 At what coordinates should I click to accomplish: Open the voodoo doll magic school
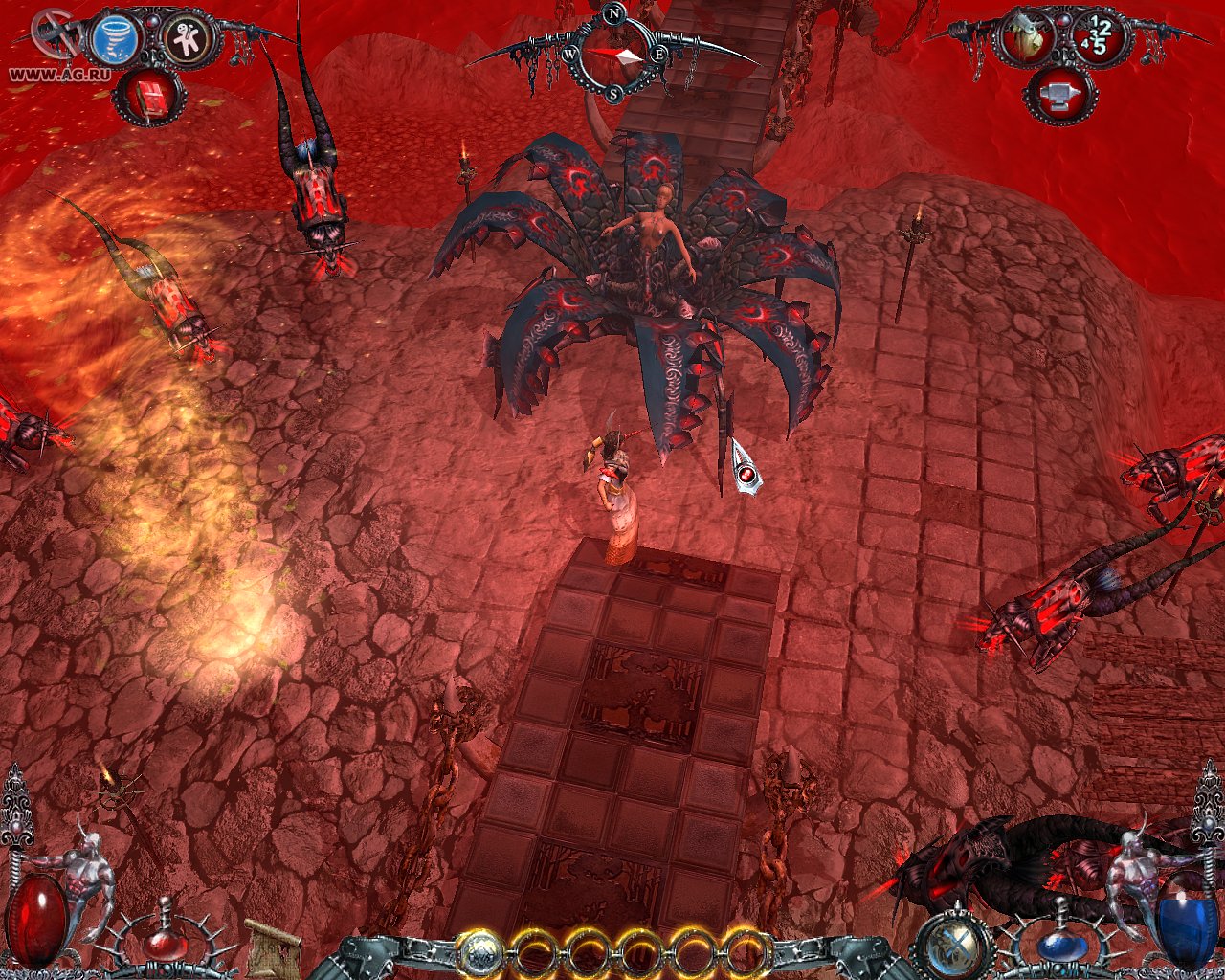187,38
